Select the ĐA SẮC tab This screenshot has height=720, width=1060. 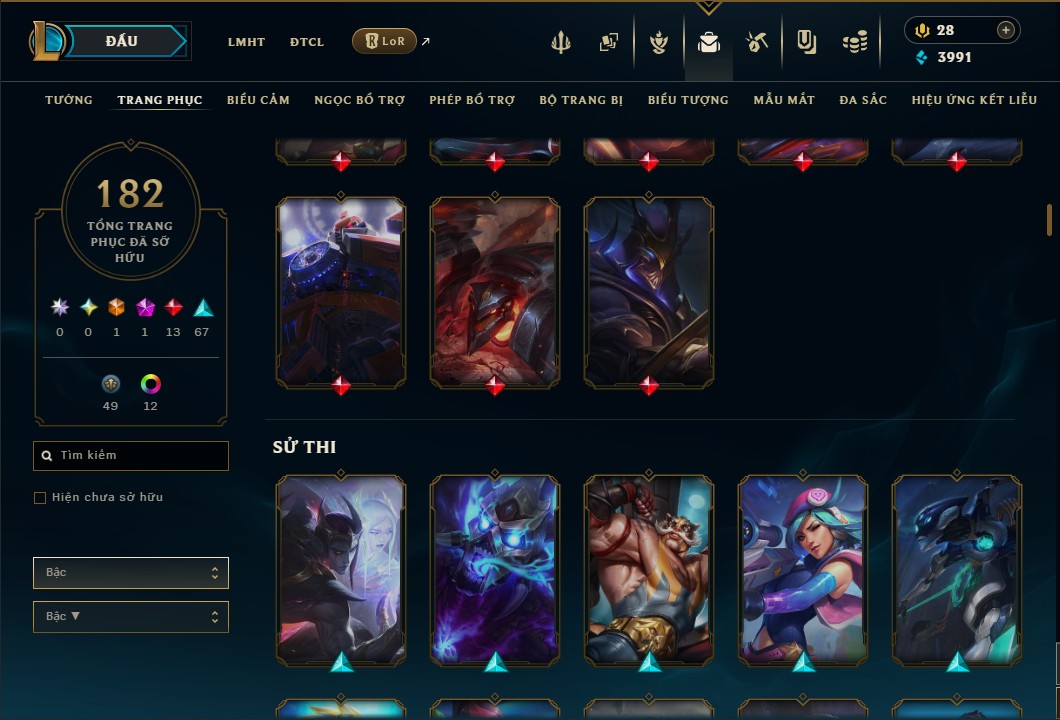[863, 100]
